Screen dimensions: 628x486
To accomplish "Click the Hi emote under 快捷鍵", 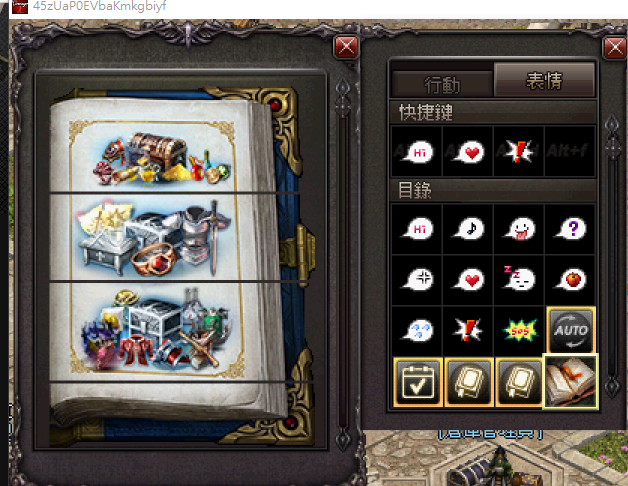I will coord(417,152).
